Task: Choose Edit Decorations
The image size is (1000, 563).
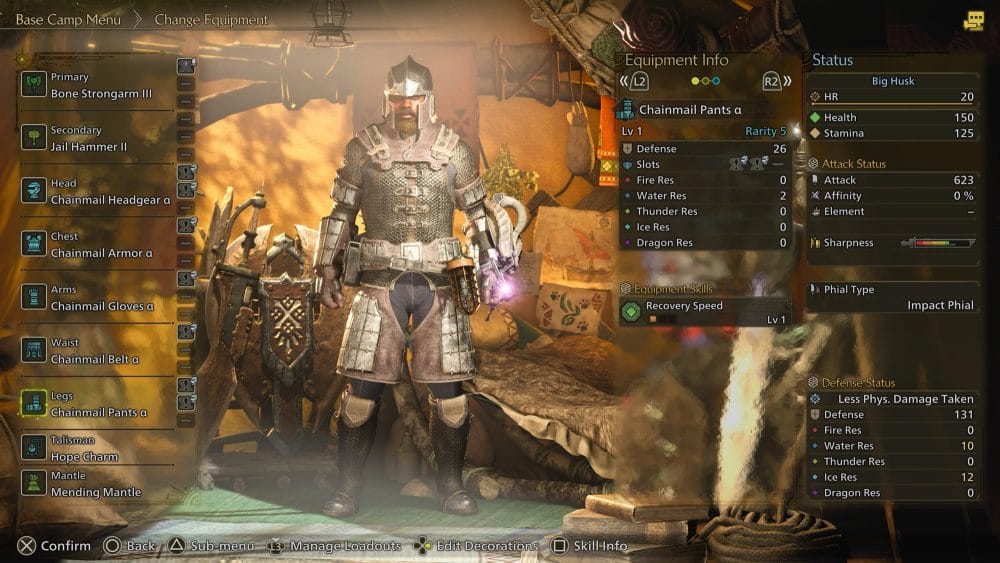Action: tap(476, 546)
